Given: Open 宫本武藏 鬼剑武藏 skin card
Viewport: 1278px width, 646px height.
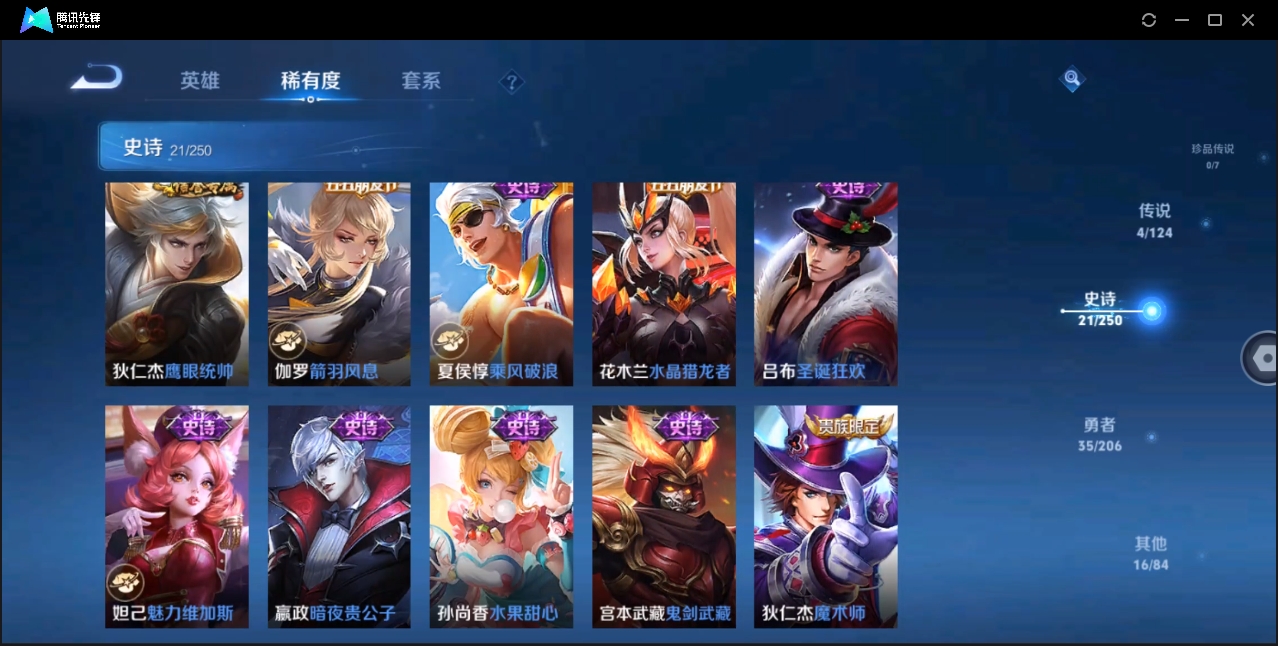Looking at the screenshot, I should tap(663, 516).
